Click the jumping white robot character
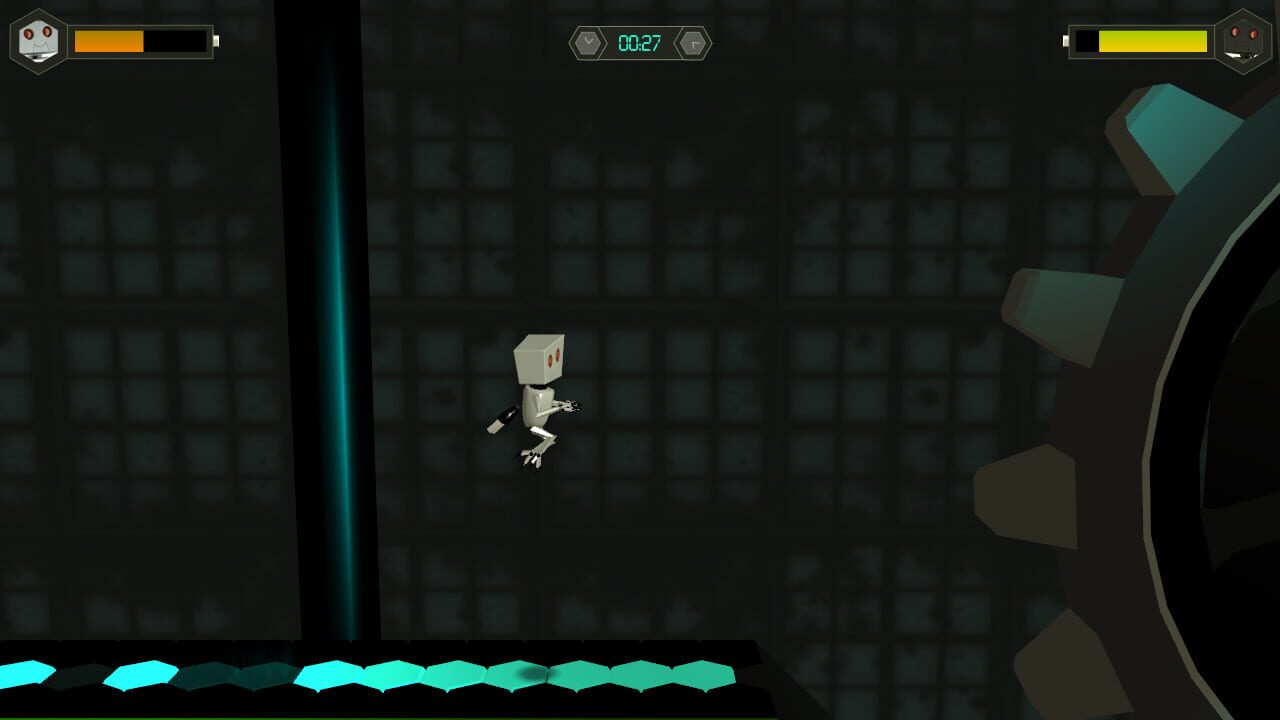 (535, 405)
